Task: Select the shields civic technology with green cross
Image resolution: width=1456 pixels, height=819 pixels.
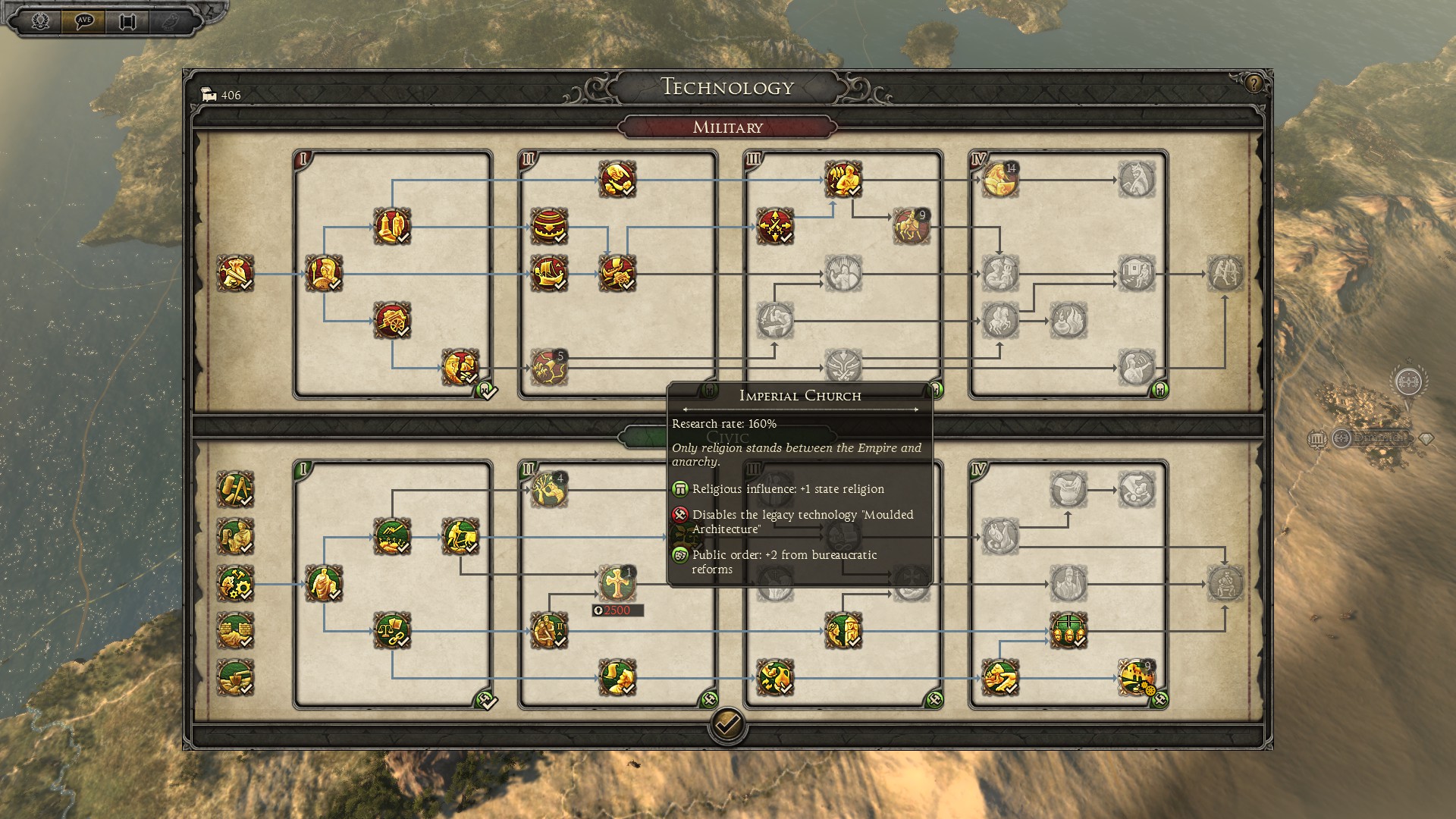Action: point(1068,630)
